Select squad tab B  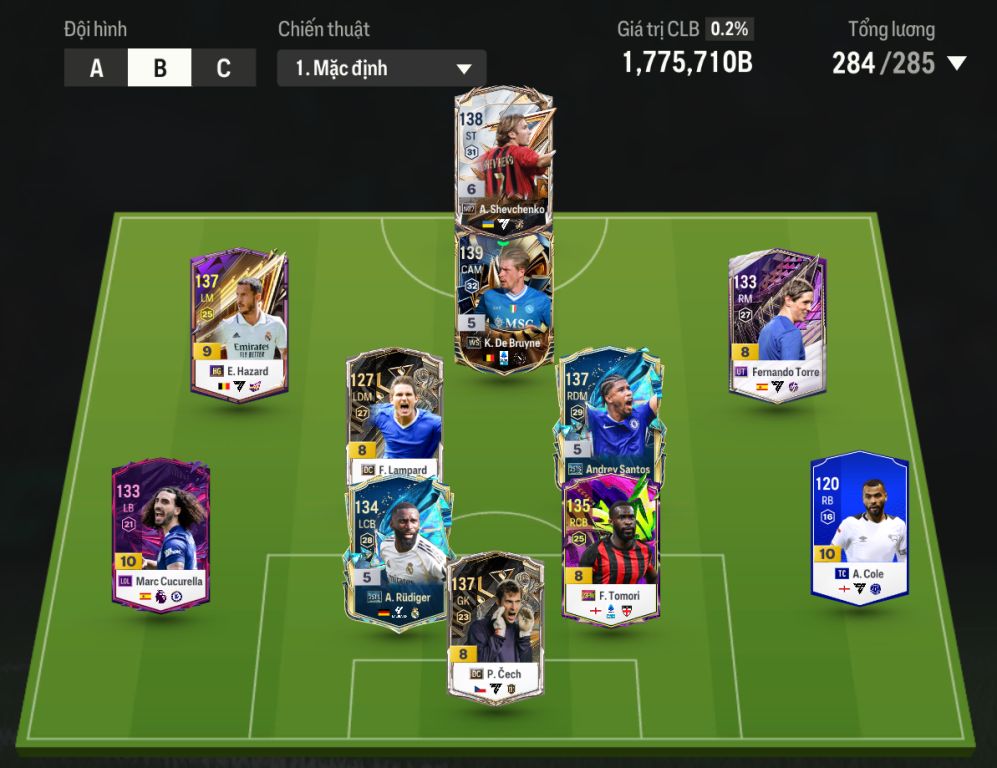[160, 68]
